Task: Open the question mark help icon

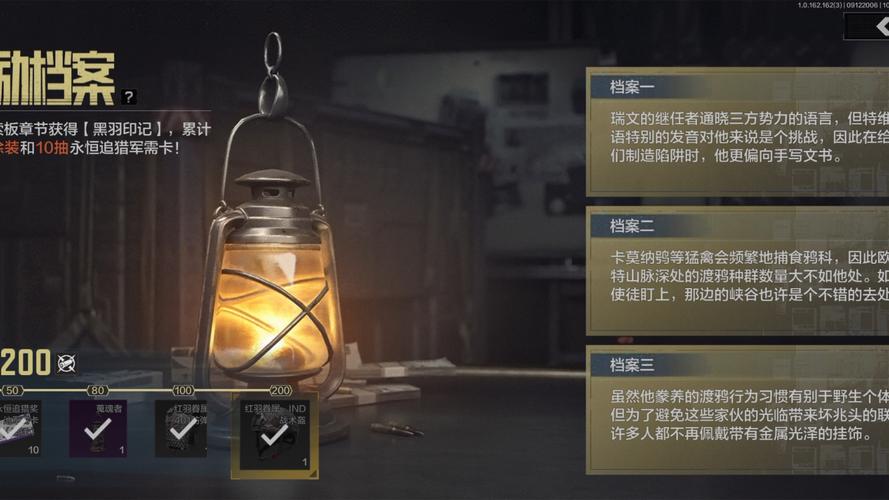Action: [128, 97]
